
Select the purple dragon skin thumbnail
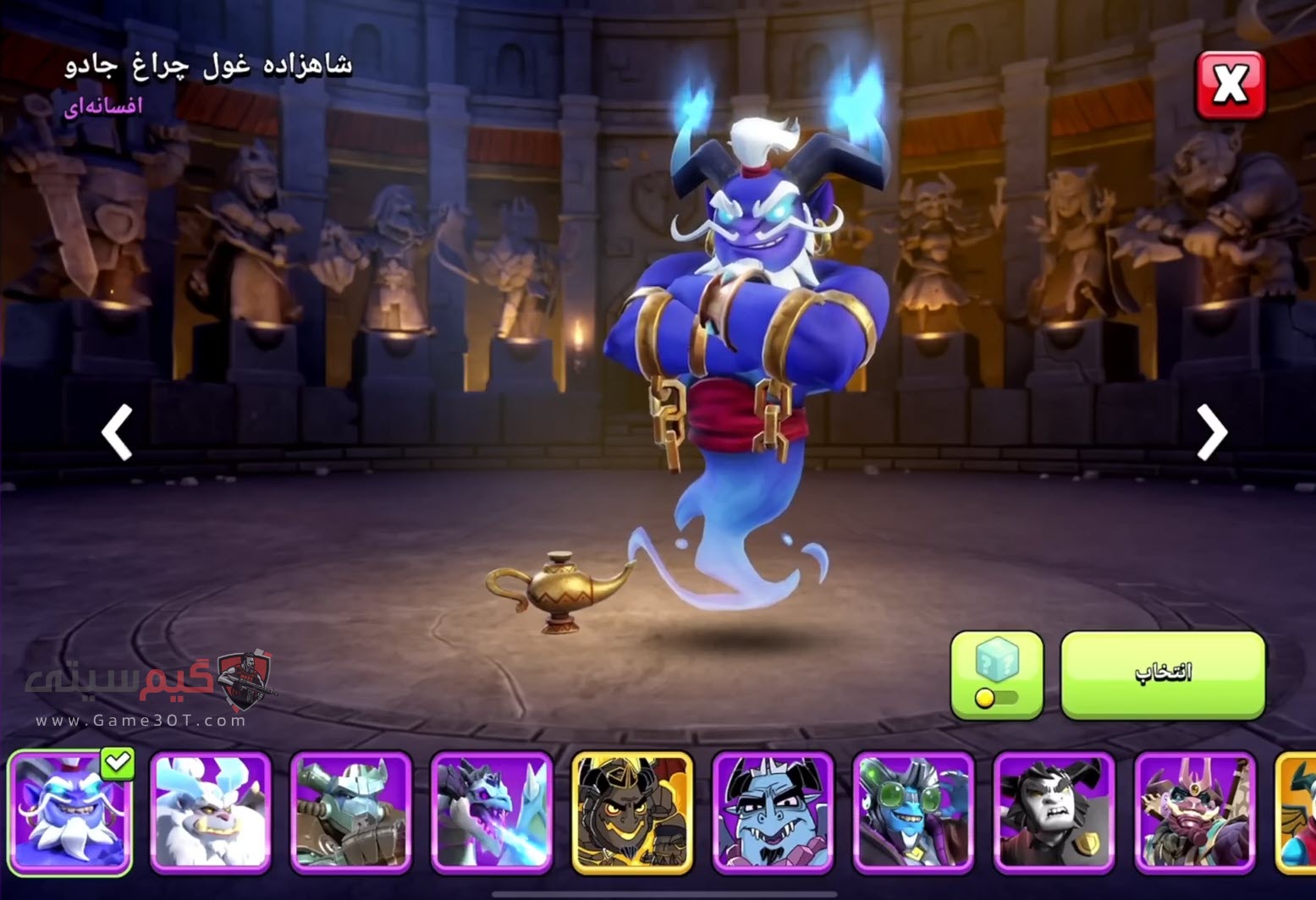pyautogui.click(x=491, y=813)
